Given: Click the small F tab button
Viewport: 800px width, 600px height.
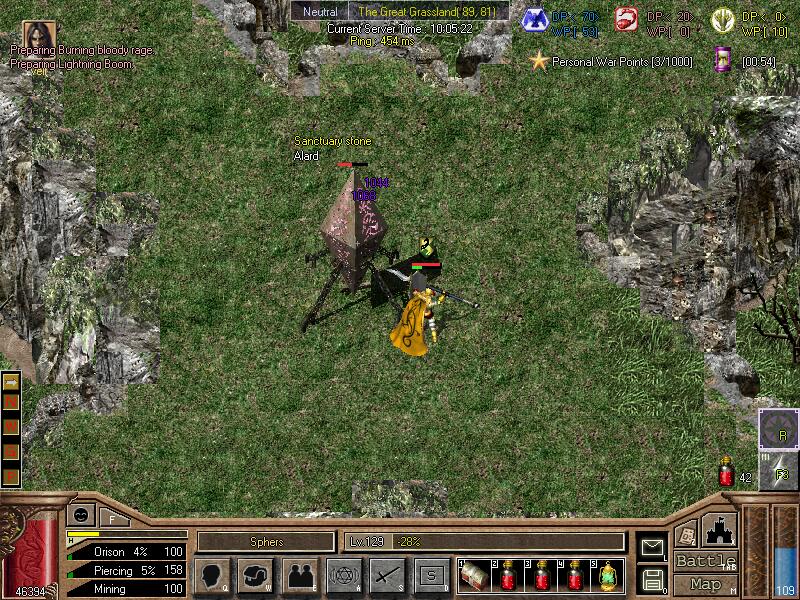Looking at the screenshot, I should tap(112, 518).
